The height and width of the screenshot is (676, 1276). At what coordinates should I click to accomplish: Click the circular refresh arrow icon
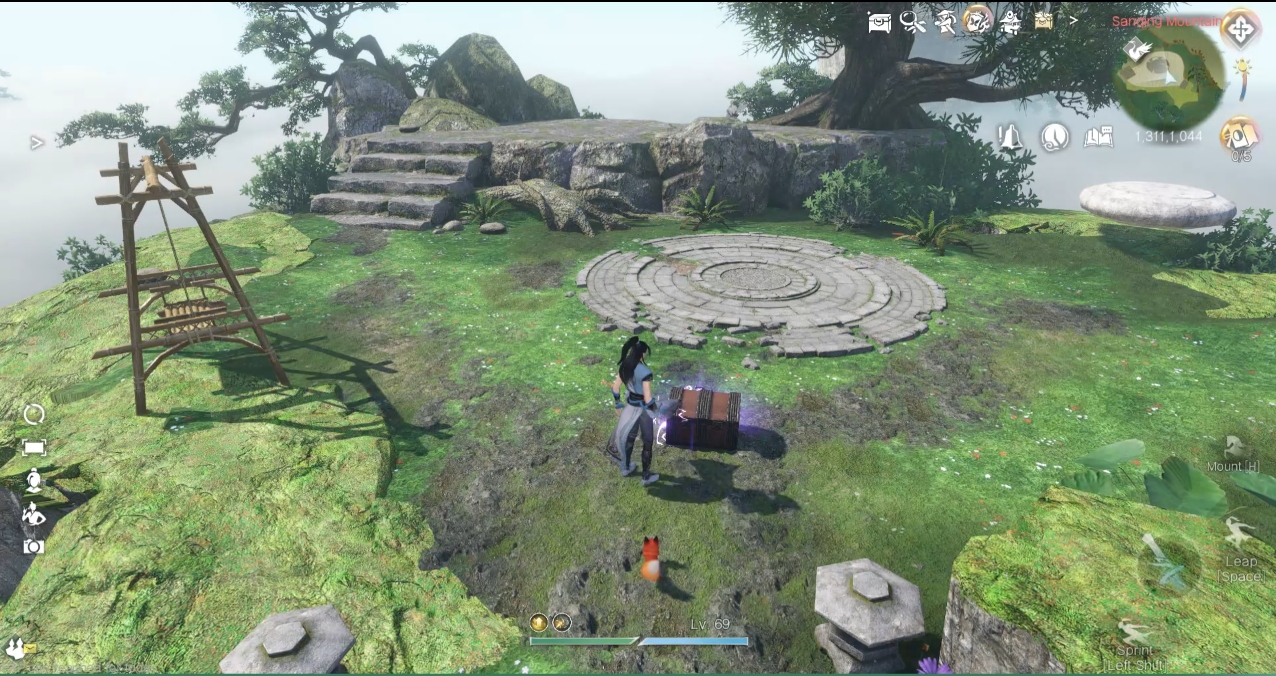[x=34, y=414]
